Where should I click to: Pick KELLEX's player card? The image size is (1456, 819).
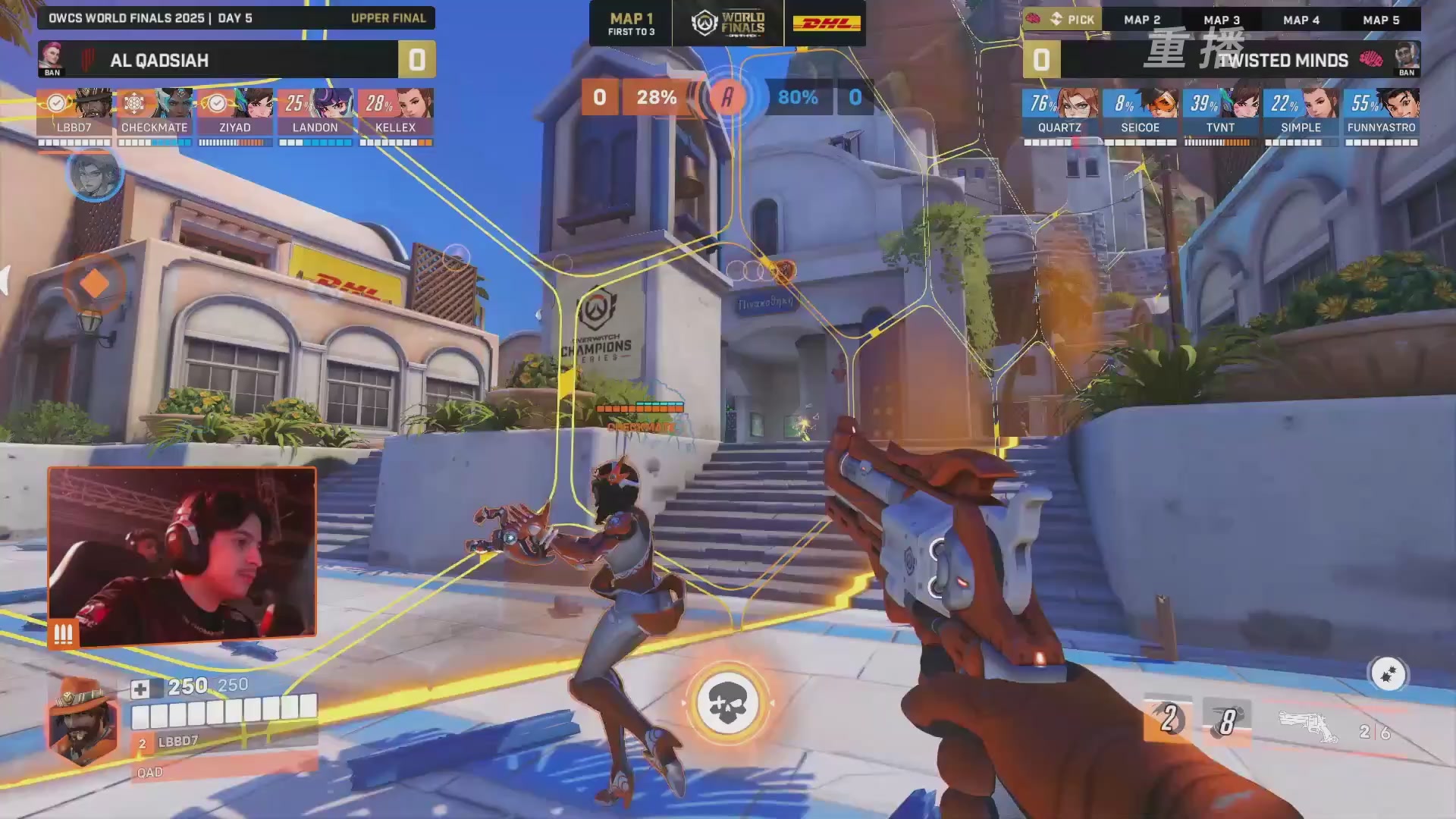tap(396, 112)
